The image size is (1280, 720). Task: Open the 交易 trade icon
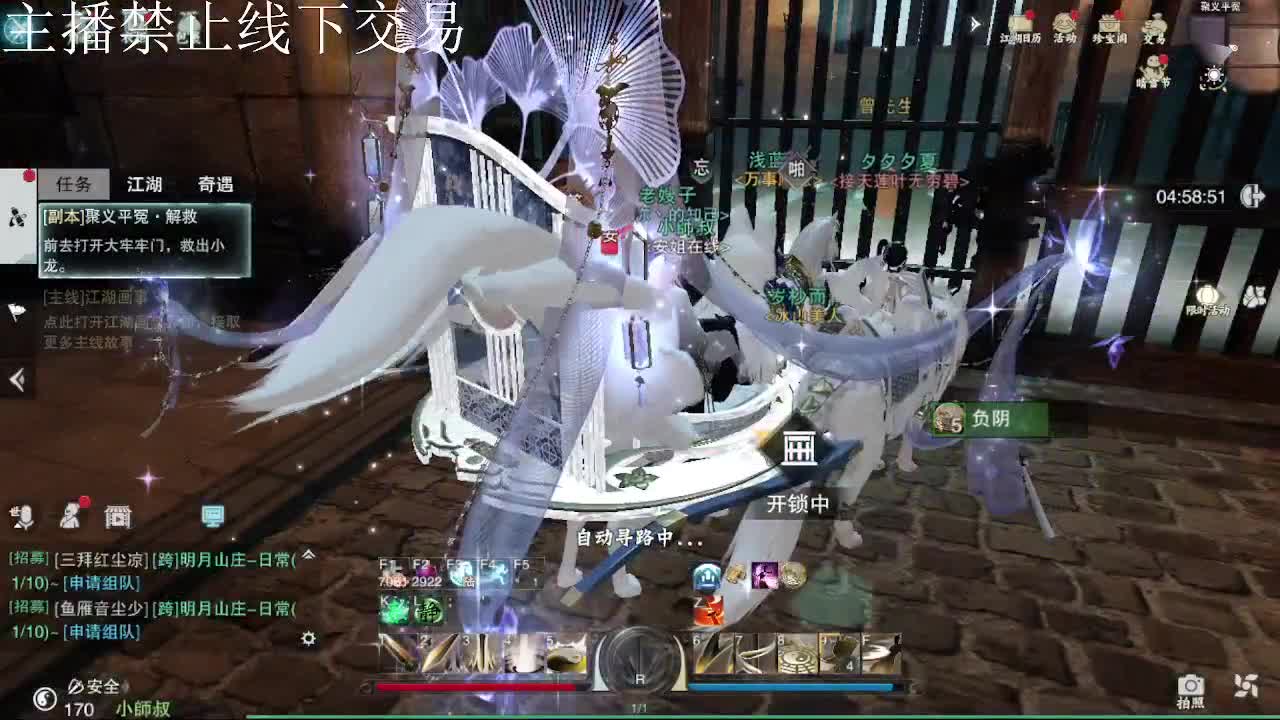[x=1157, y=24]
